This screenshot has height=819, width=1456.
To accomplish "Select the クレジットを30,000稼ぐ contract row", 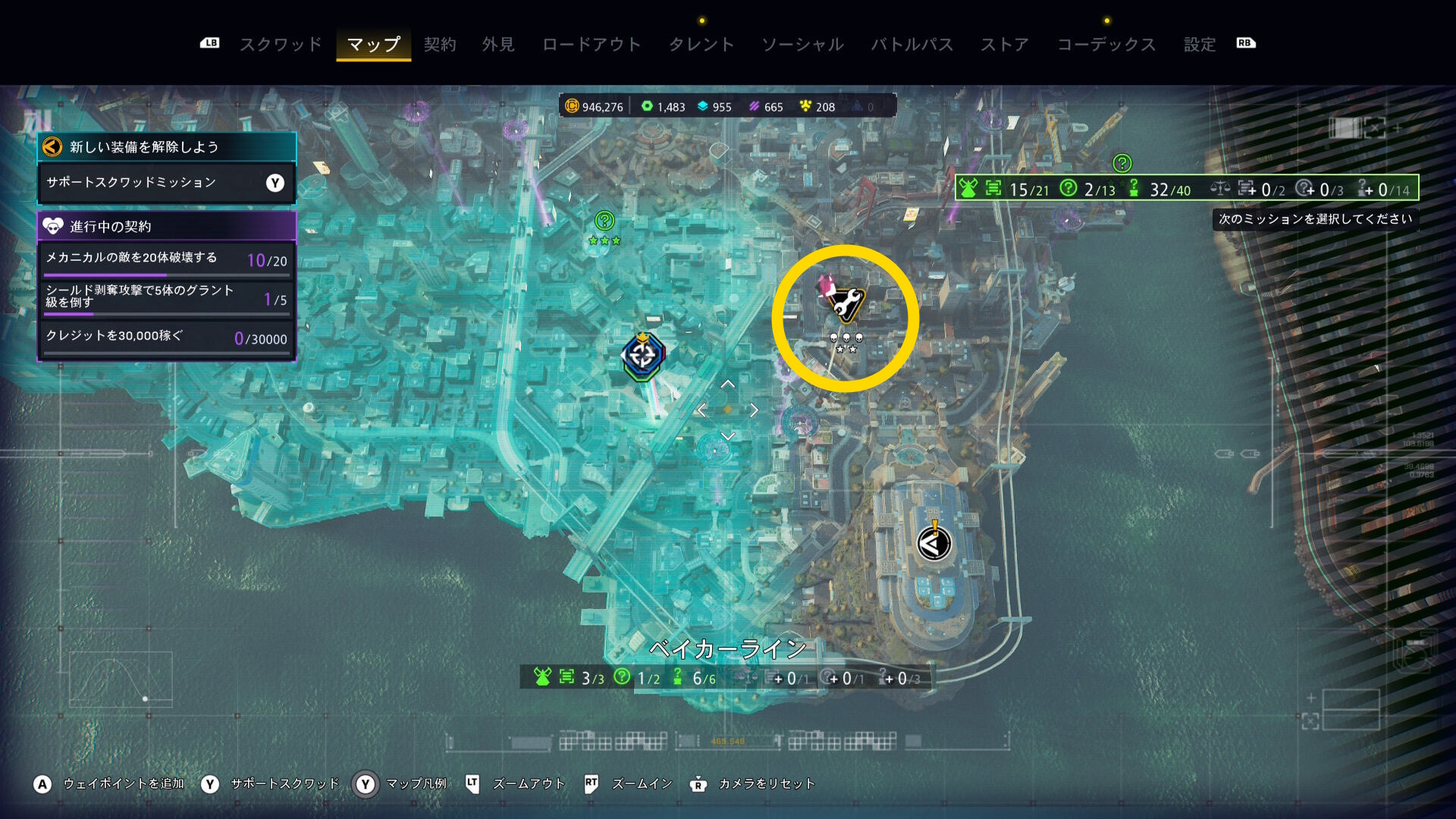I will [166, 337].
